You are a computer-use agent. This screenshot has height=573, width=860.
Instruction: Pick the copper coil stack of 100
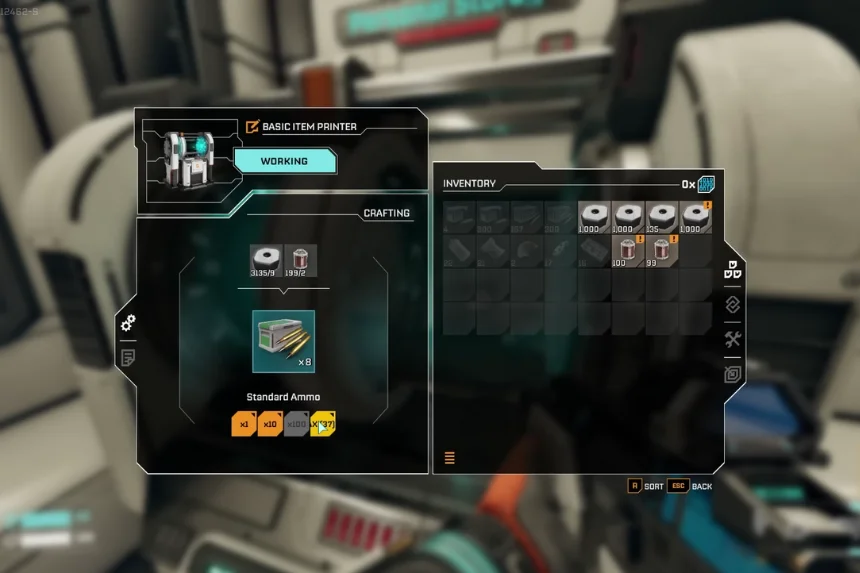tap(628, 251)
